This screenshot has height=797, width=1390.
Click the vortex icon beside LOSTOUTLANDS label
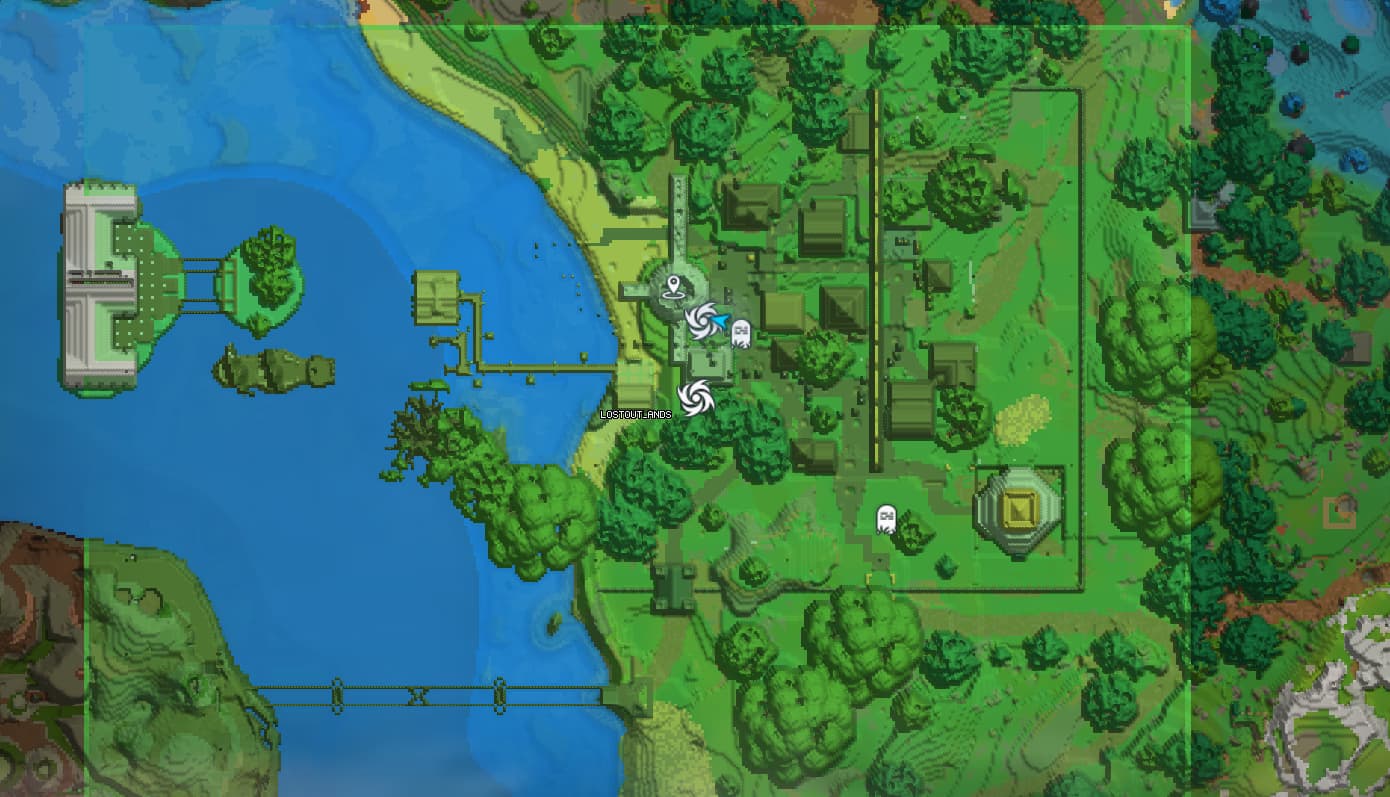(x=697, y=396)
